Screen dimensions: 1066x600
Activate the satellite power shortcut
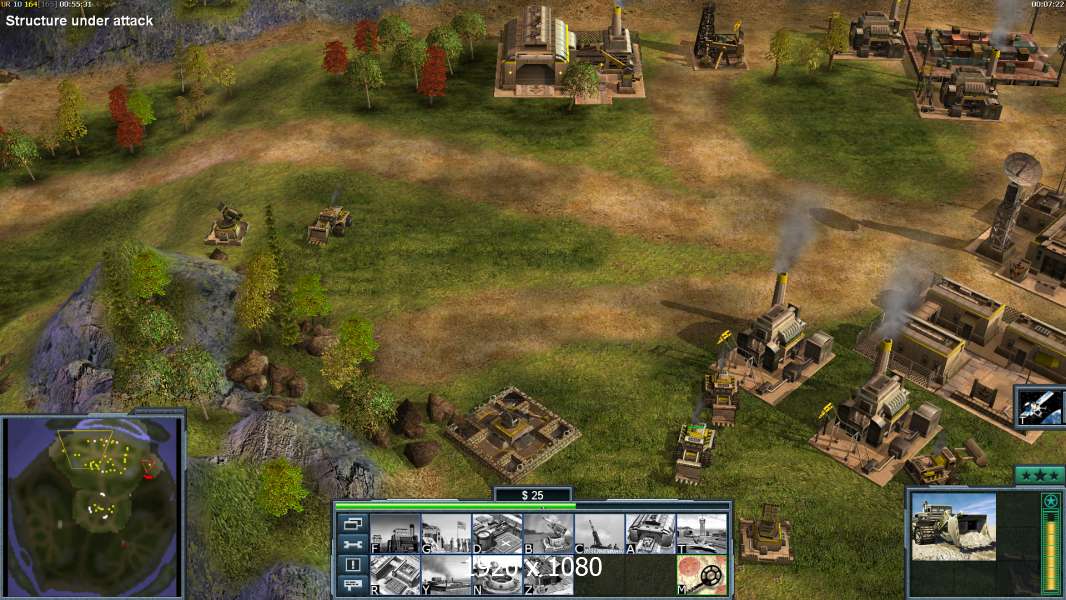tap(1041, 407)
